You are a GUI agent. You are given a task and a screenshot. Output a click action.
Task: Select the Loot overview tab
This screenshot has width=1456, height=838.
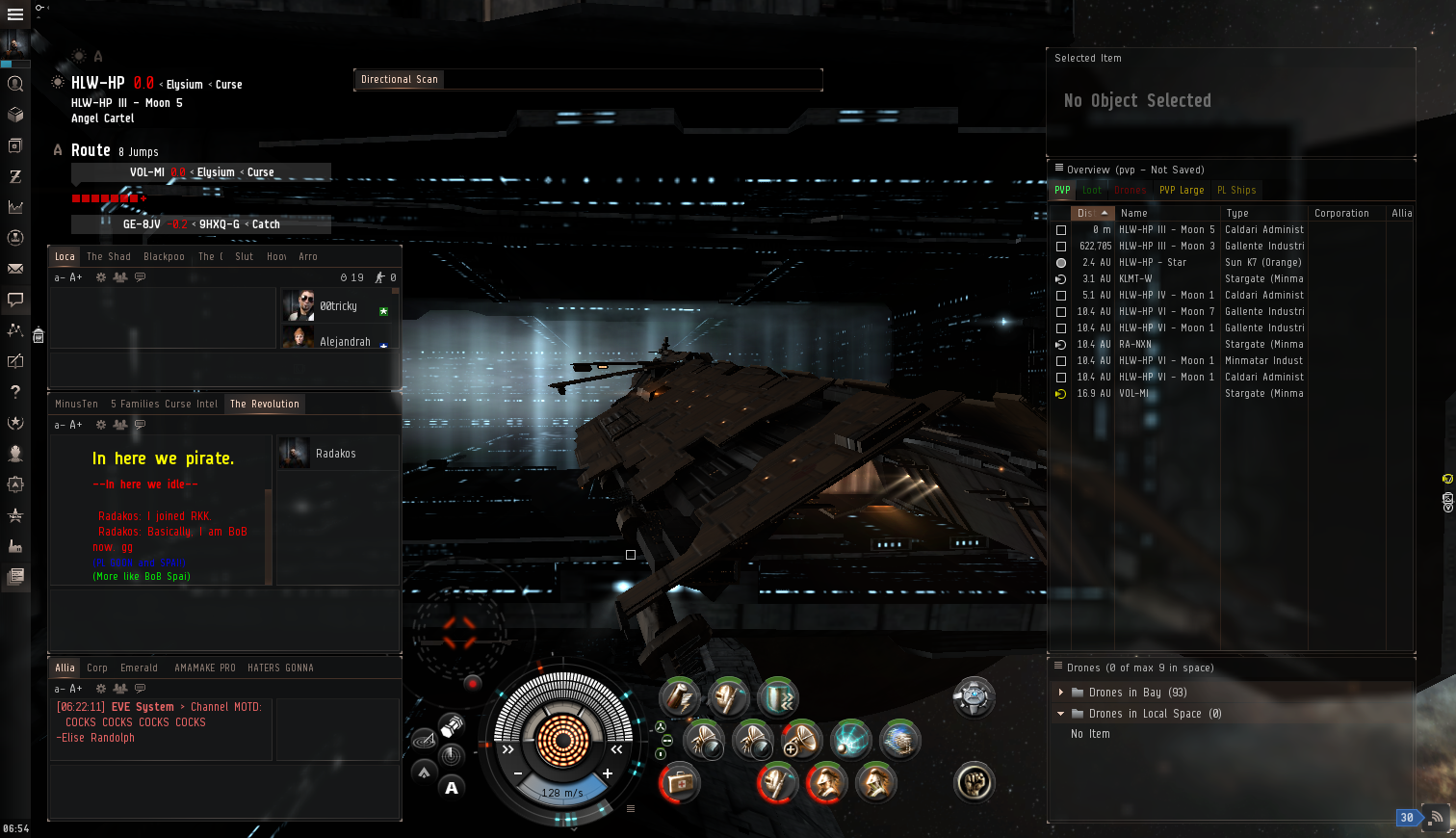(1092, 191)
